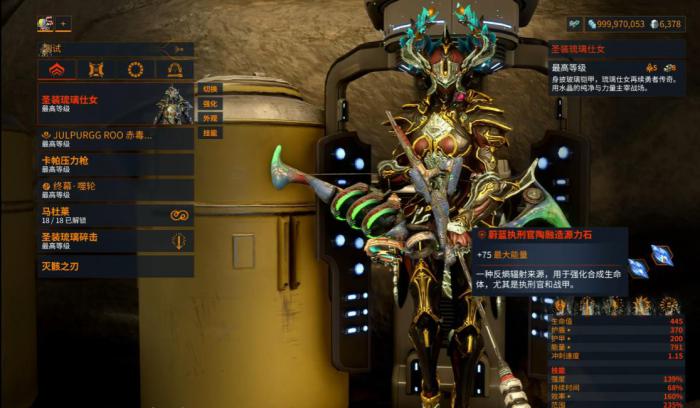Open the 测试 loadout selector
Screen dimensions: 700x408
coord(115,48)
